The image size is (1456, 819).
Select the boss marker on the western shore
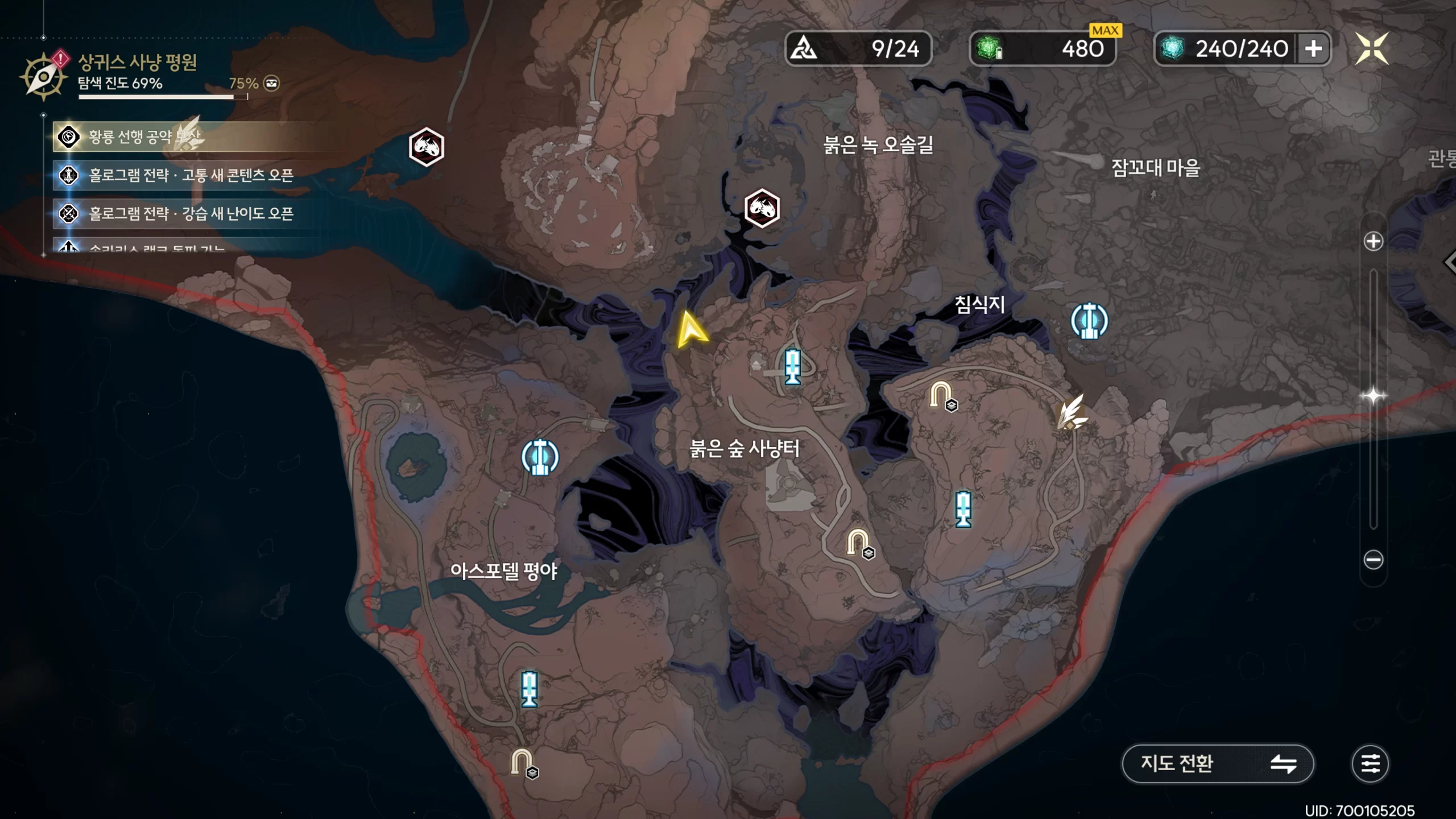(426, 147)
